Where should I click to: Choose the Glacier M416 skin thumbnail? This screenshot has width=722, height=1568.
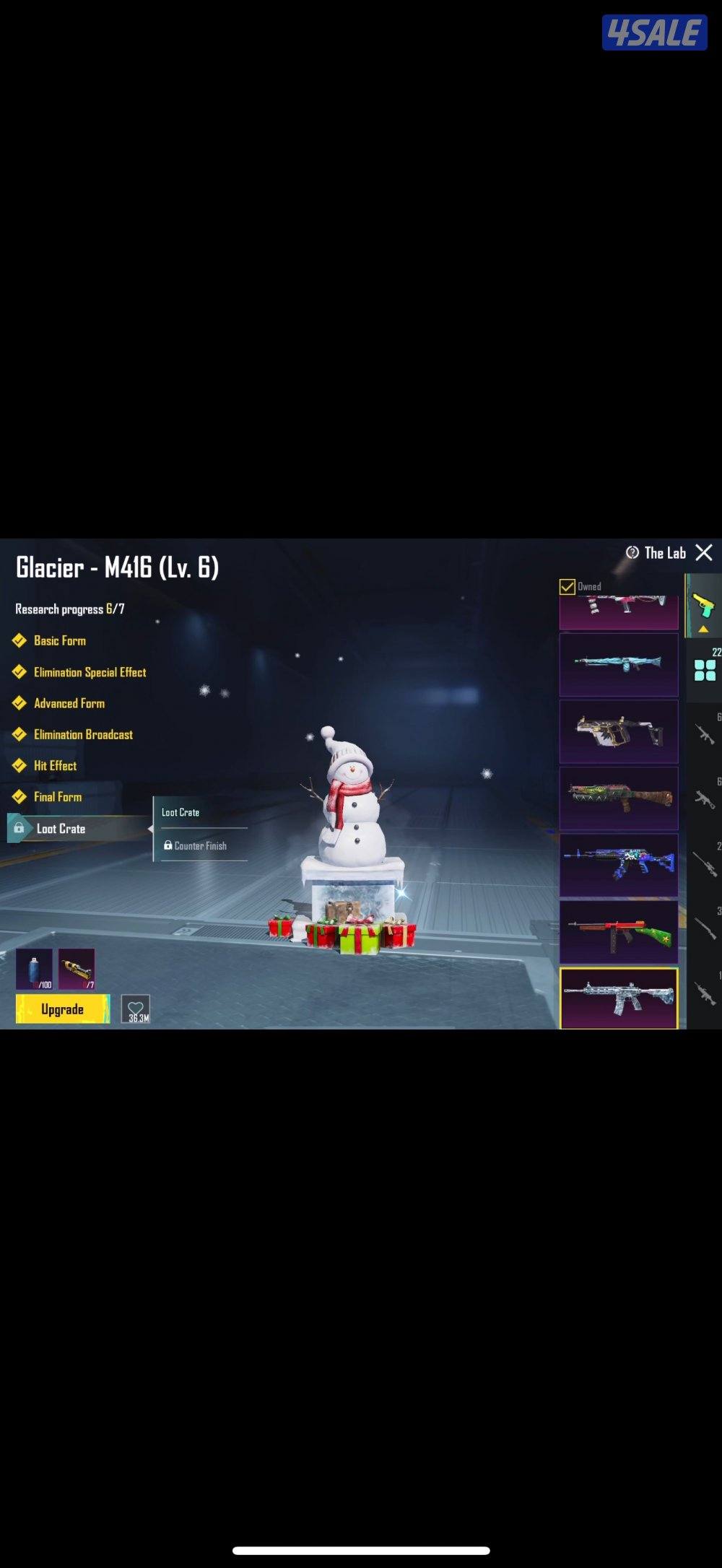click(x=619, y=998)
